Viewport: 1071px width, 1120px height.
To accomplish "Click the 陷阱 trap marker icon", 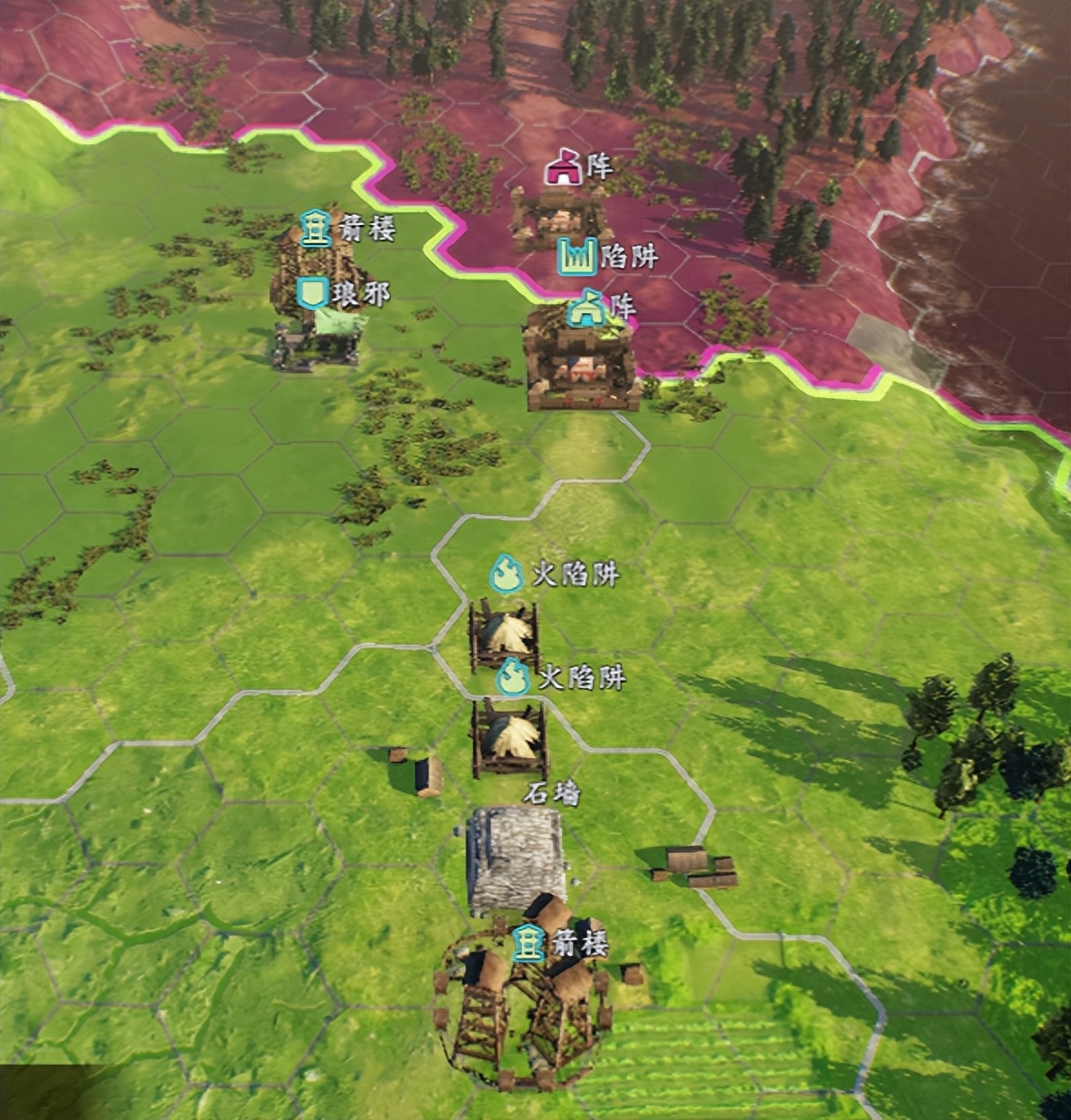I will 576,257.
